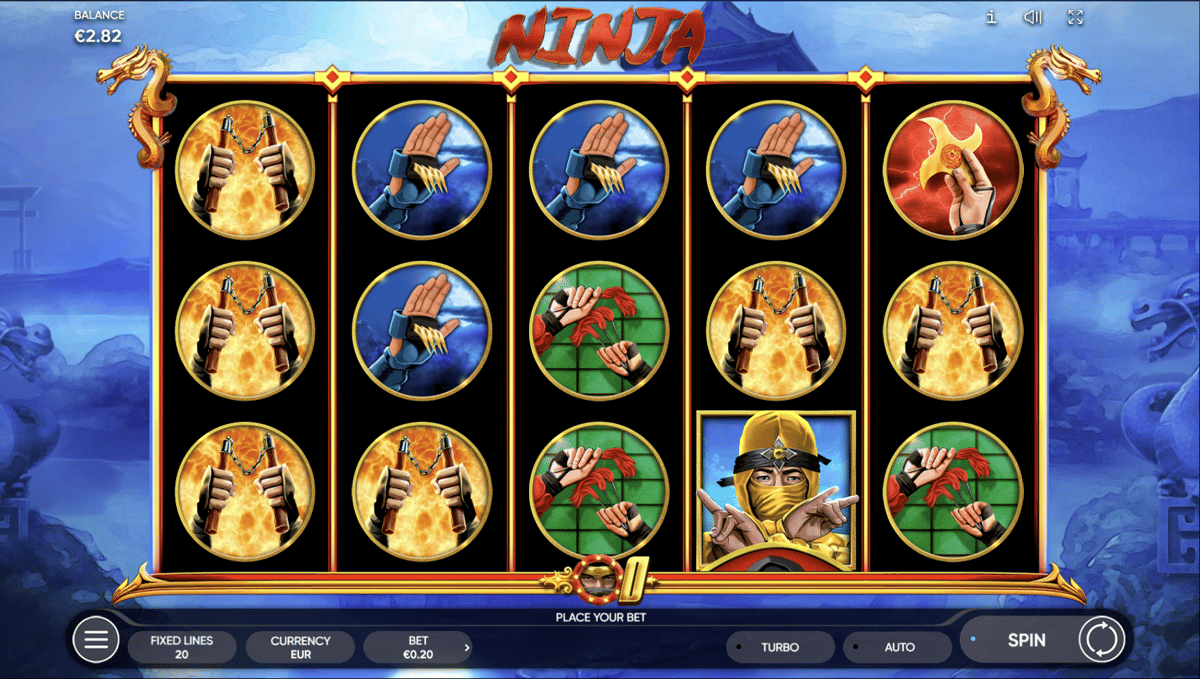Open the game info page
This screenshot has width=1200, height=679.
pos(990,17)
